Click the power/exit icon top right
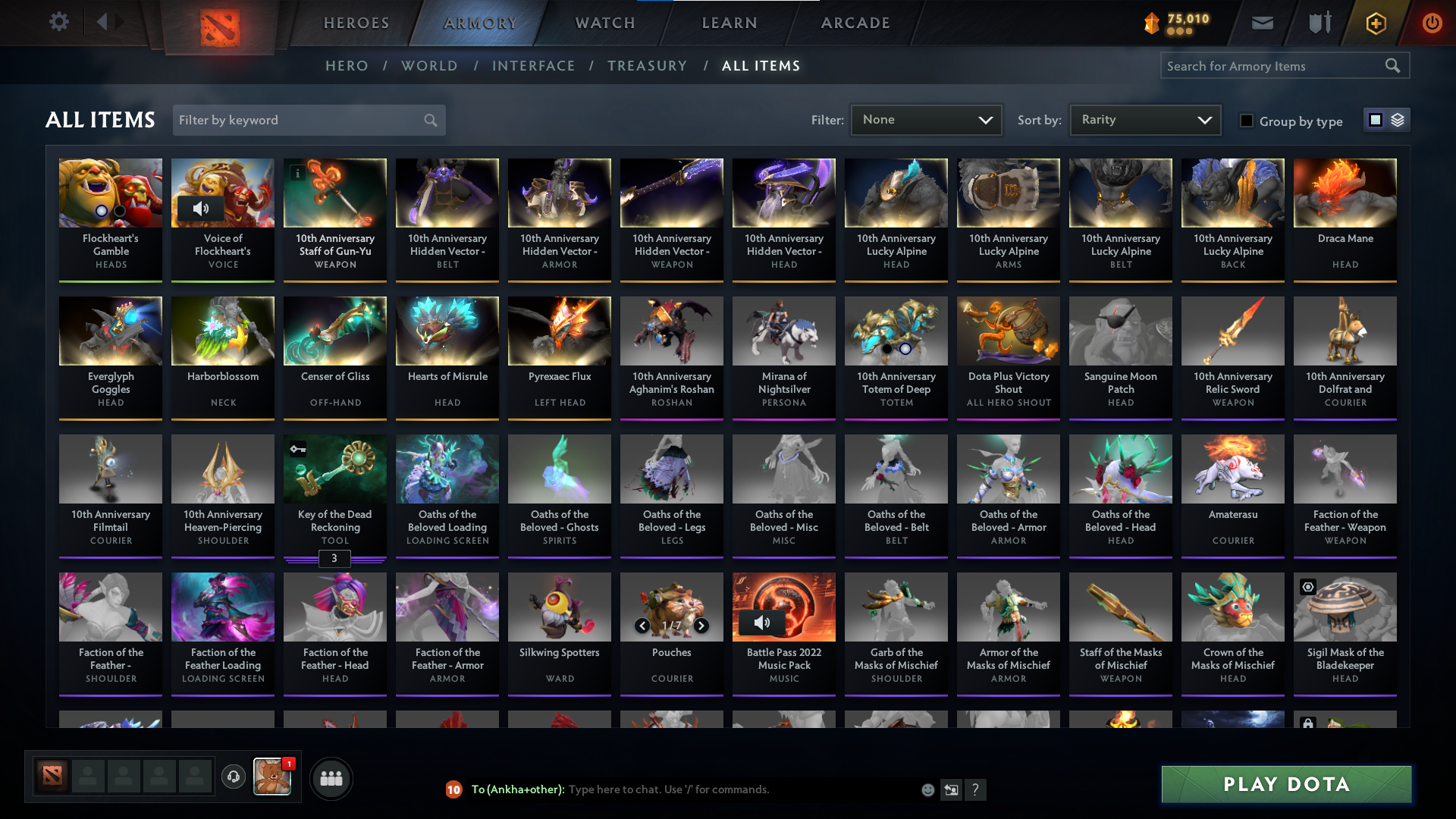The width and height of the screenshot is (1456, 819). (1432, 22)
